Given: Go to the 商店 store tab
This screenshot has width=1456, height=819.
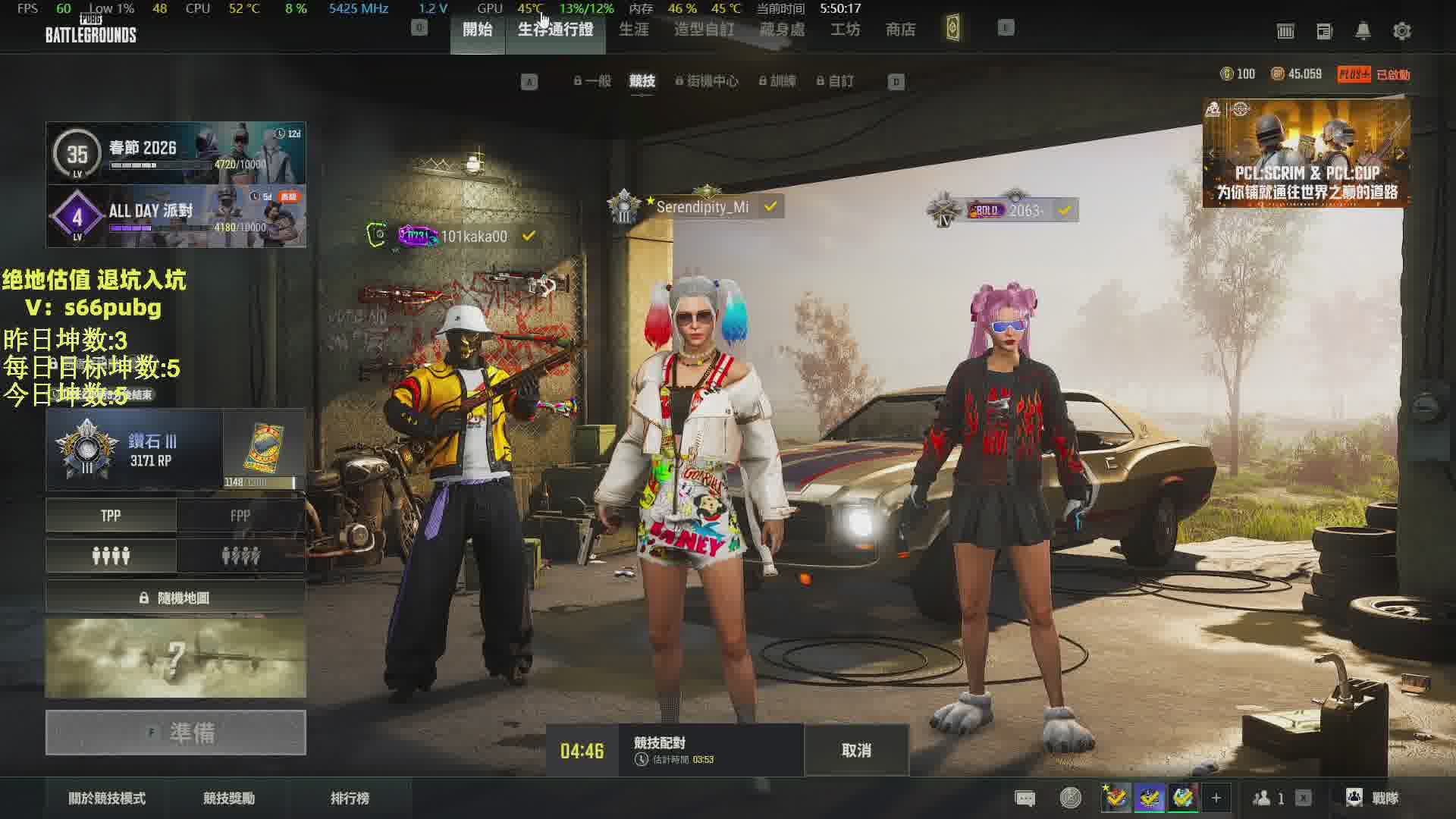Looking at the screenshot, I should pos(900,30).
